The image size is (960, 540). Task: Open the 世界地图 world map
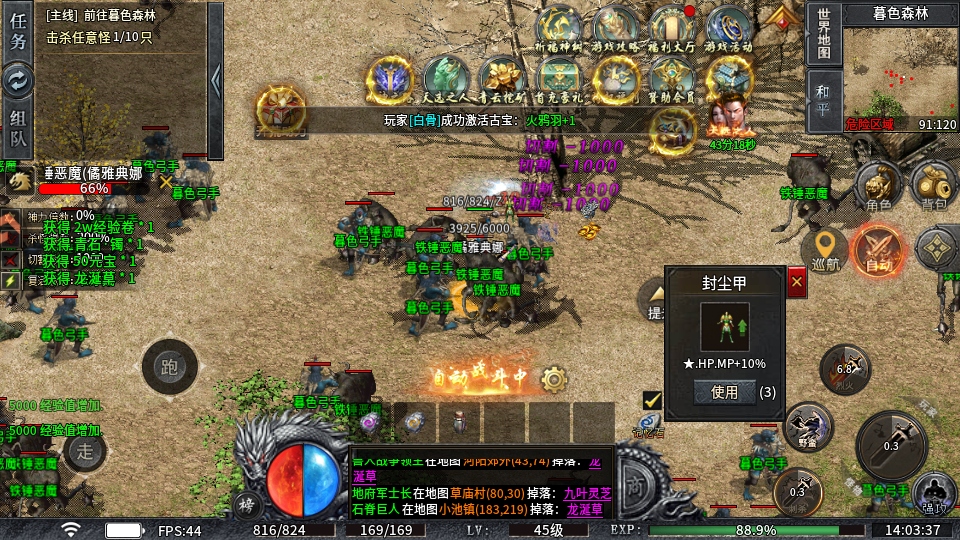(x=823, y=34)
